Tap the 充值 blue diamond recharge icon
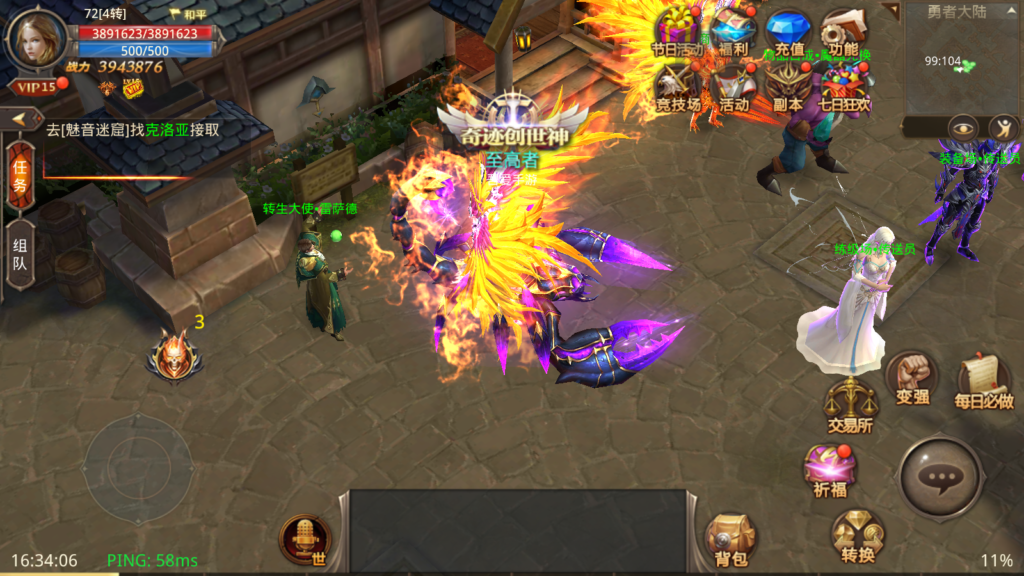 788,30
